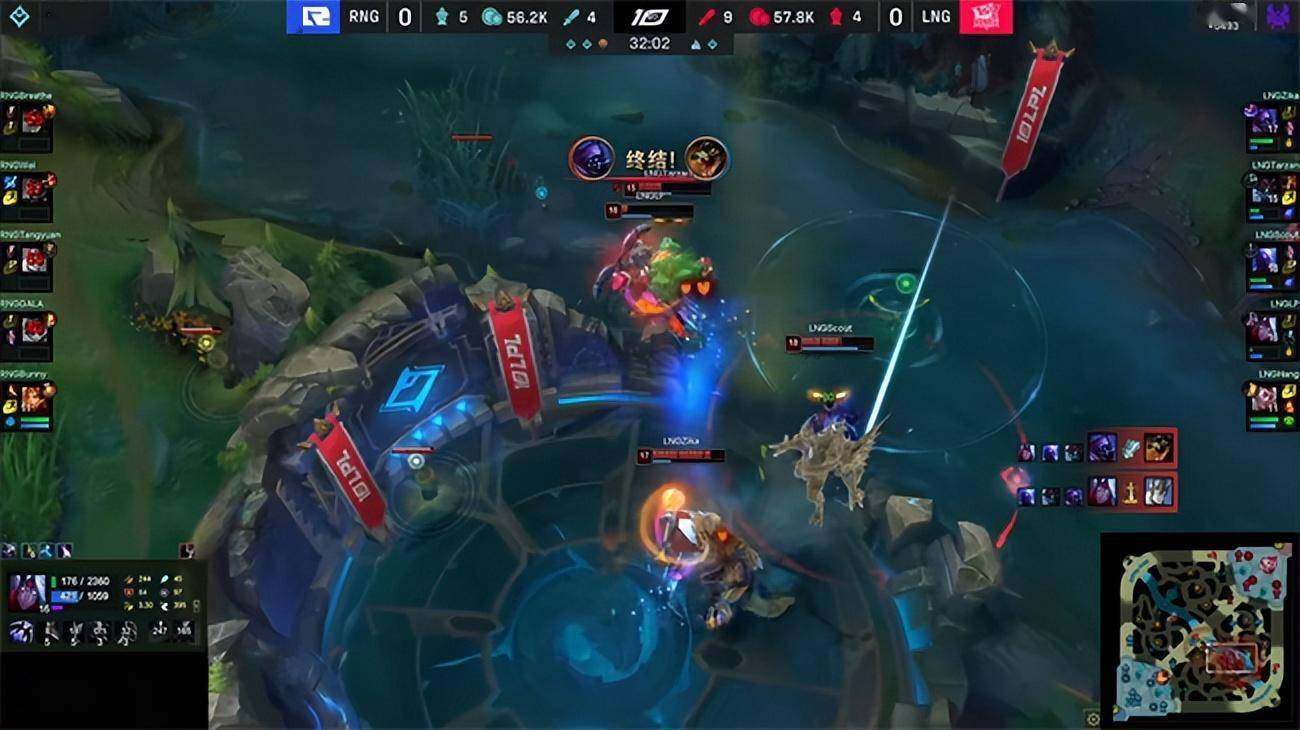Screen dimensions: 1300x730
Task: Click the champion's passive ability icon
Action: point(21,632)
